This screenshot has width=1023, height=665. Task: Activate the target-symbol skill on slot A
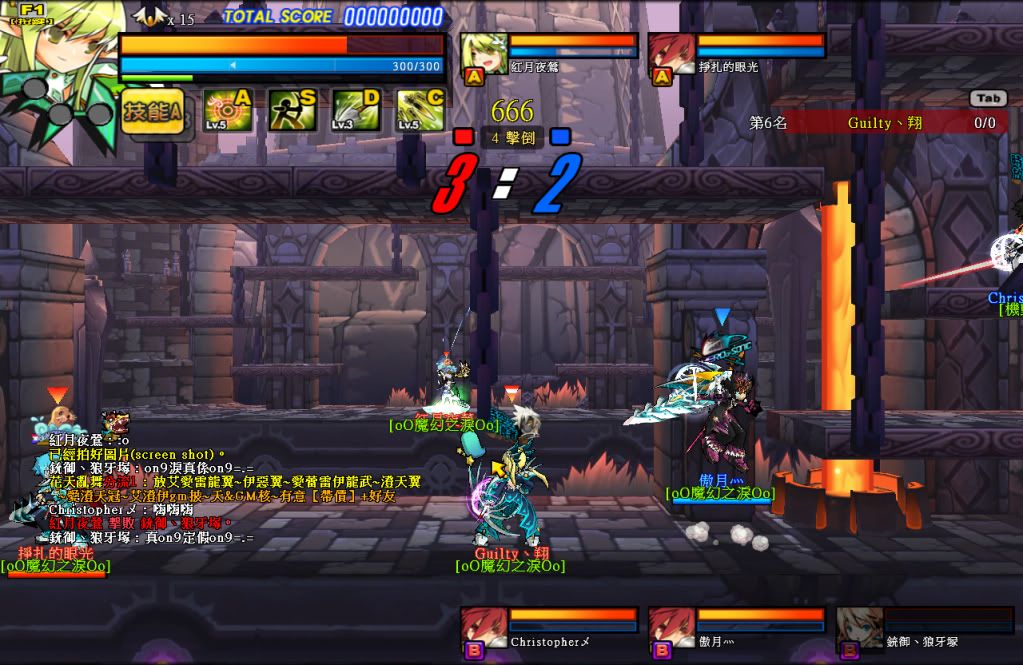[227, 110]
